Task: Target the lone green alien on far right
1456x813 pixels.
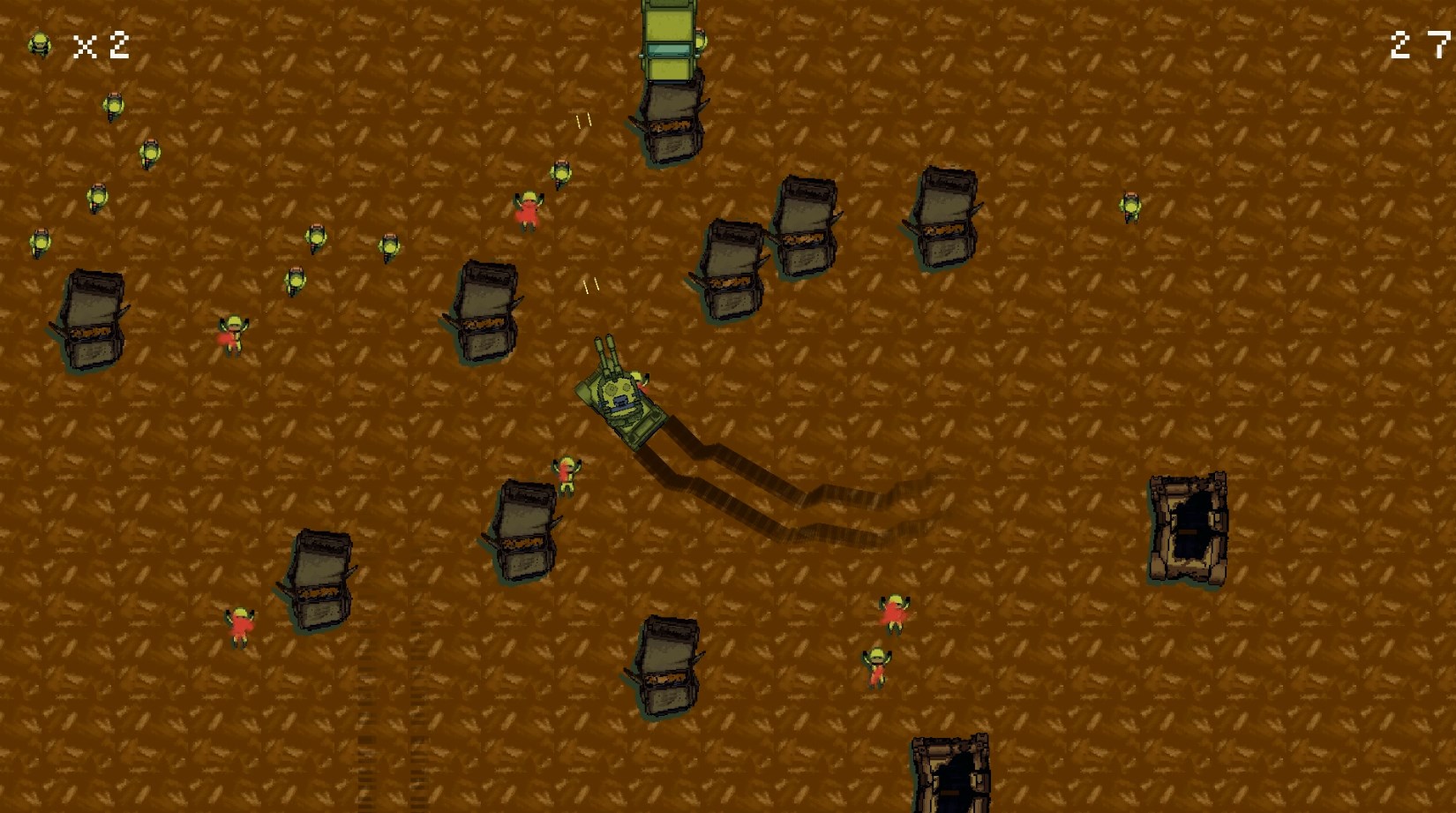Action: [1130, 207]
